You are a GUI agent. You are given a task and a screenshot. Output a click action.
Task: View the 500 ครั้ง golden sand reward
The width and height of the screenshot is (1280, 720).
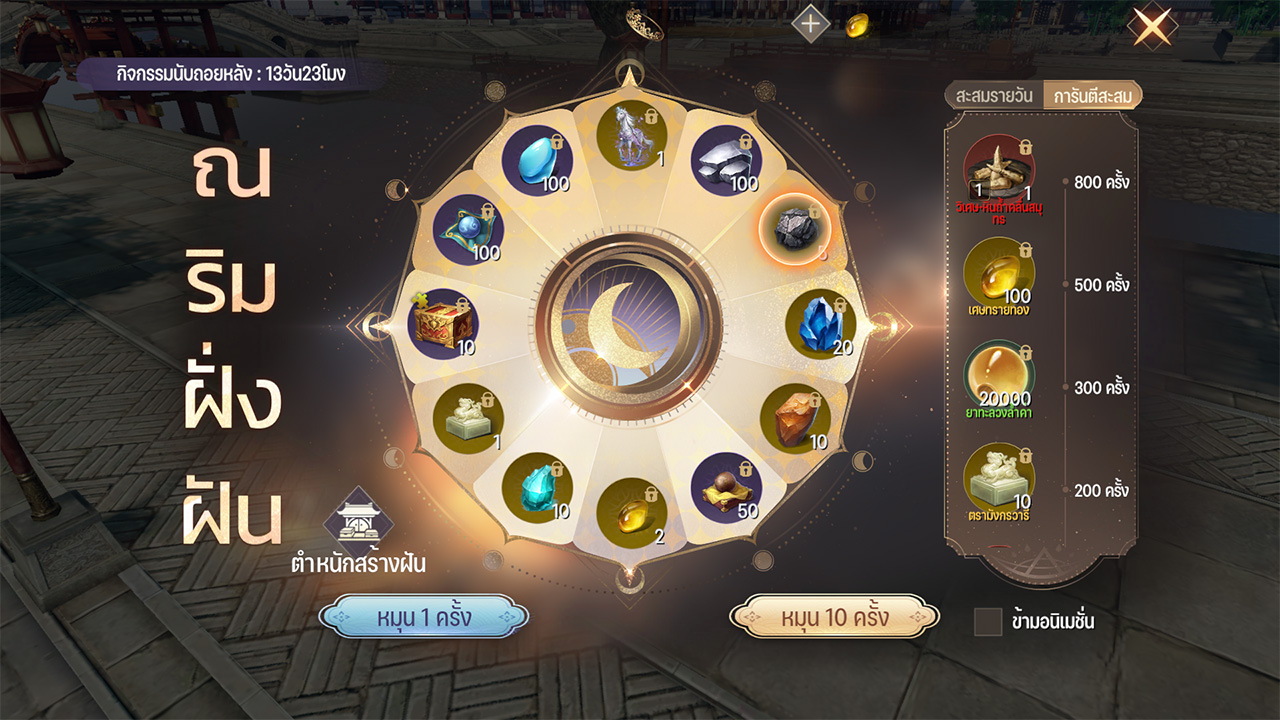pyautogui.click(x=999, y=274)
